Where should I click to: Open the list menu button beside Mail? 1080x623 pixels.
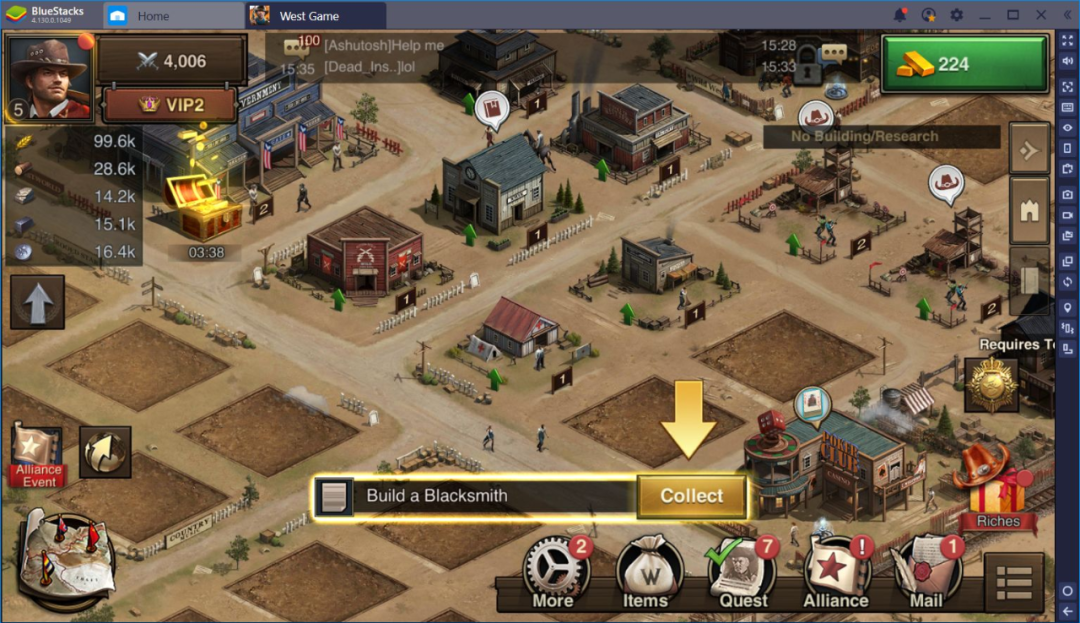[x=1014, y=581]
